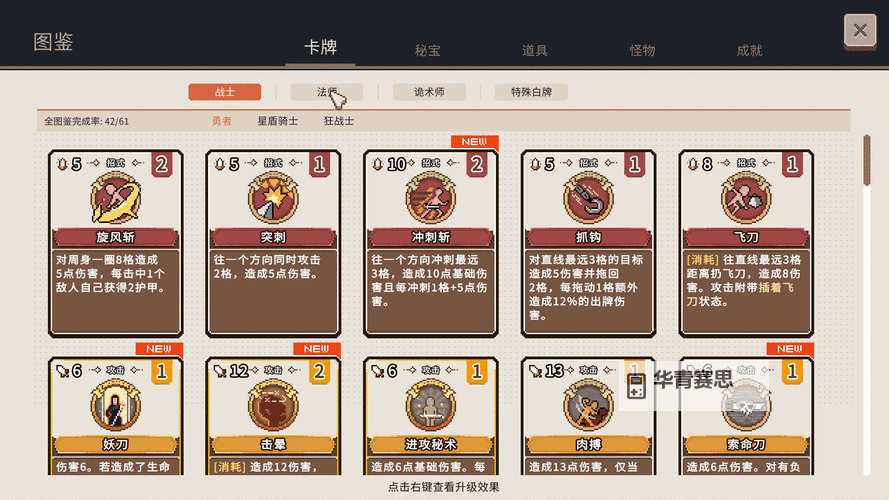This screenshot has height=500, width=889.
Task: Select the 战士 warrior class filter
Action: tap(225, 92)
